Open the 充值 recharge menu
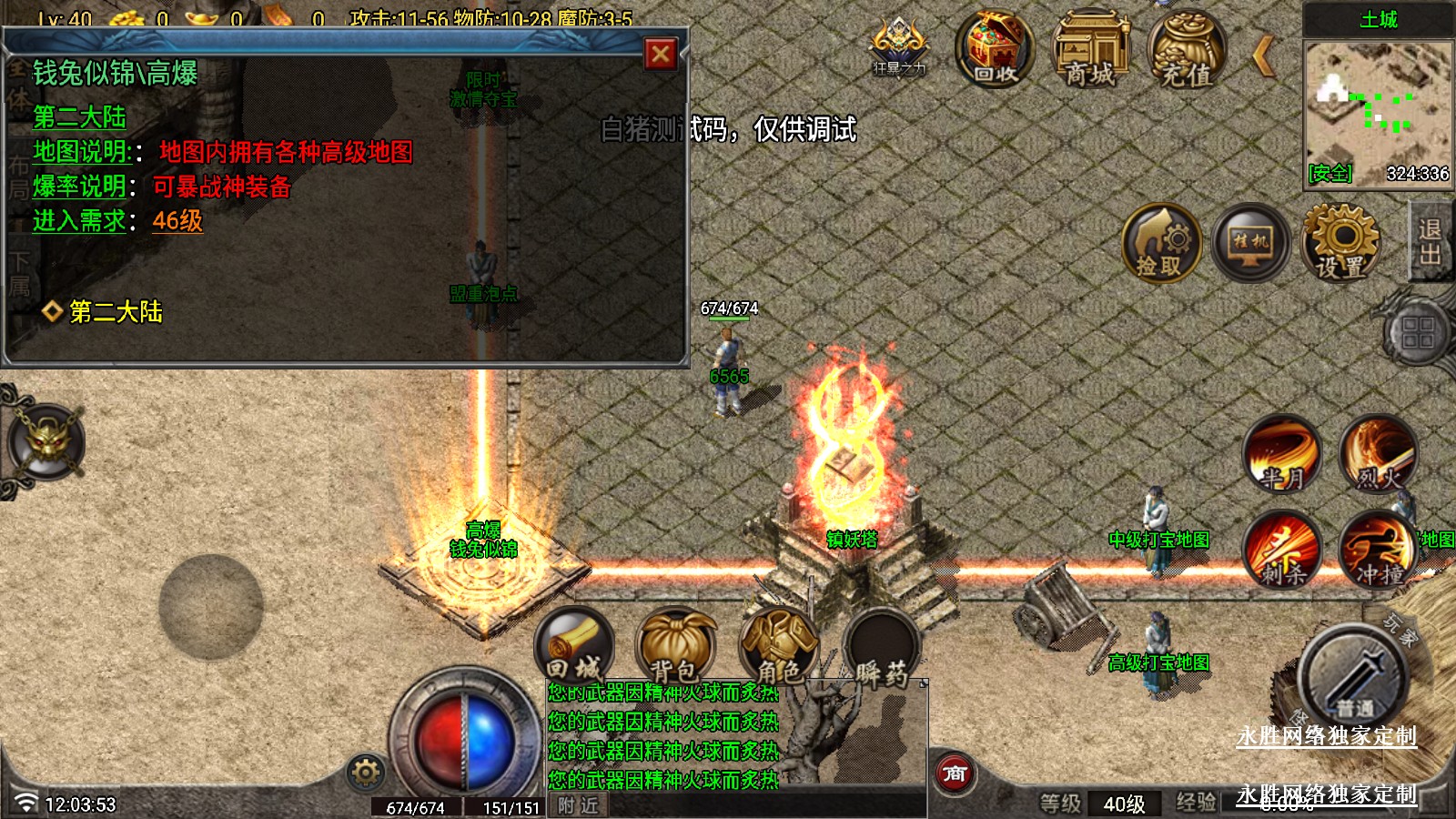 coord(1187,50)
